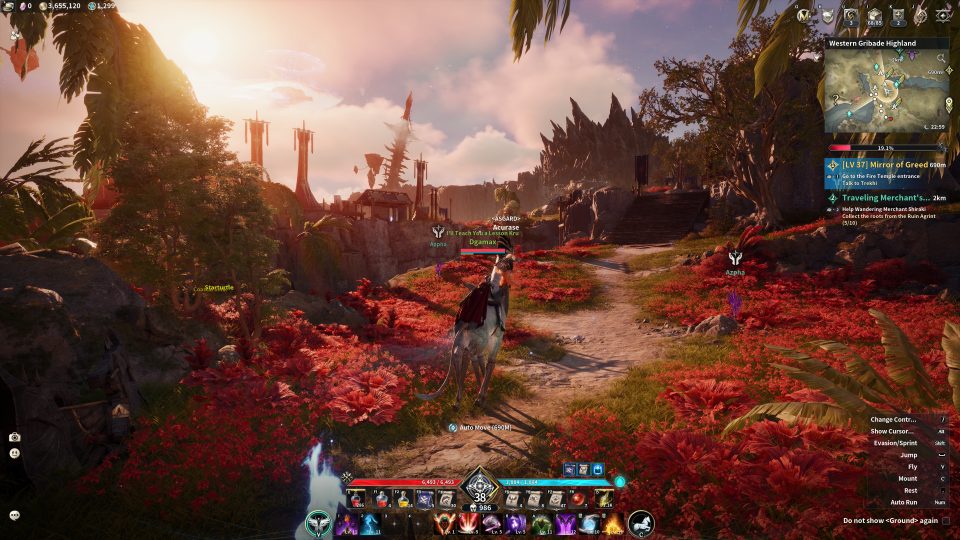The width and height of the screenshot is (960, 540).
Task: Activate the blue lightning figure skill
Action: [370, 523]
